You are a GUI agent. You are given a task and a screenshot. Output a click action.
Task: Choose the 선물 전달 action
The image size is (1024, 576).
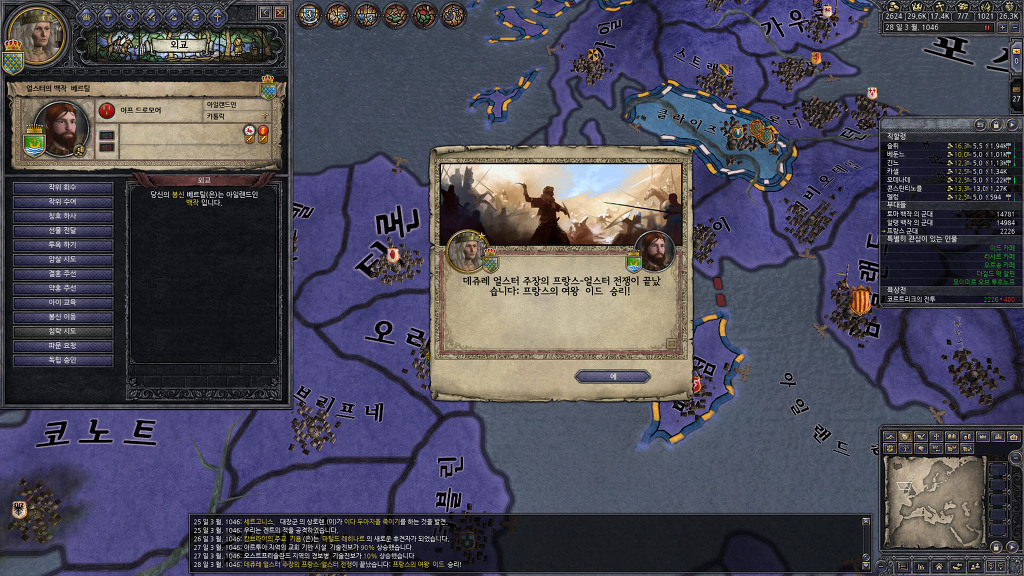(63, 230)
